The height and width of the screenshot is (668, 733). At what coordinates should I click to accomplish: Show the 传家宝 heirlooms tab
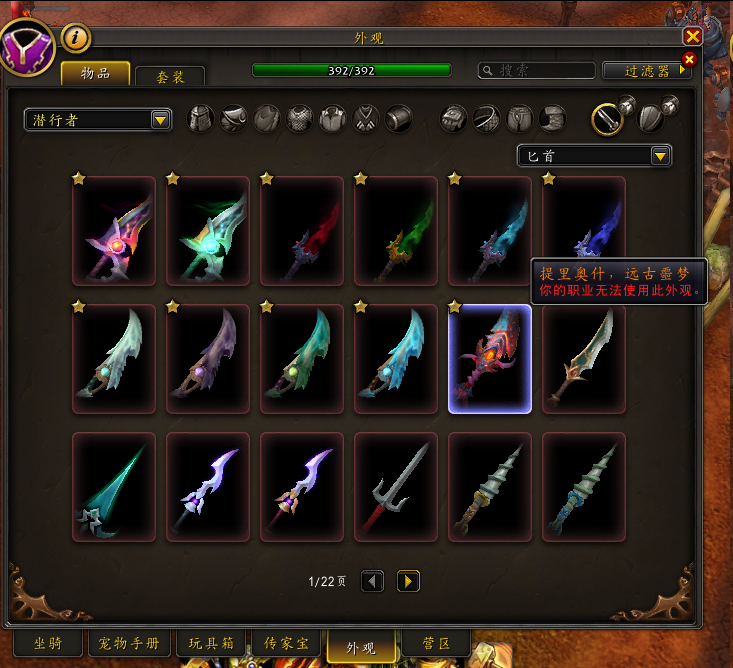tap(285, 643)
